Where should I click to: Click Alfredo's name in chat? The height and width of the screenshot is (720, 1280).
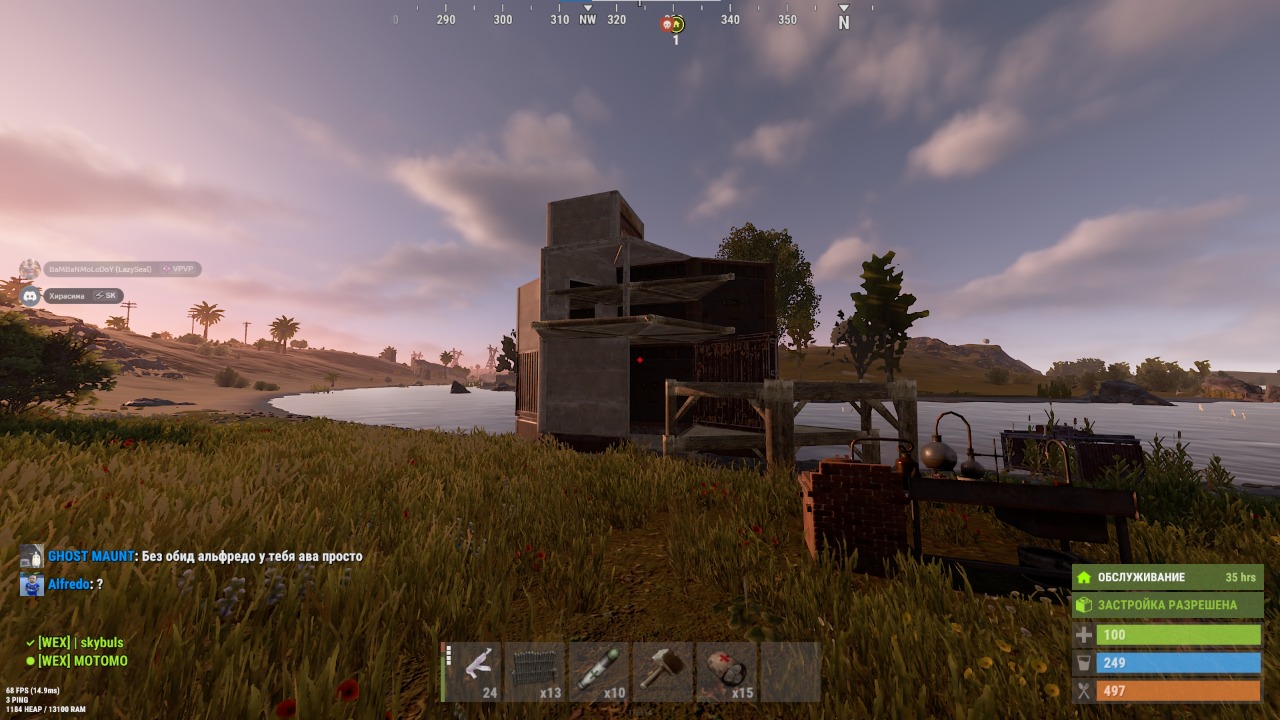(68, 584)
